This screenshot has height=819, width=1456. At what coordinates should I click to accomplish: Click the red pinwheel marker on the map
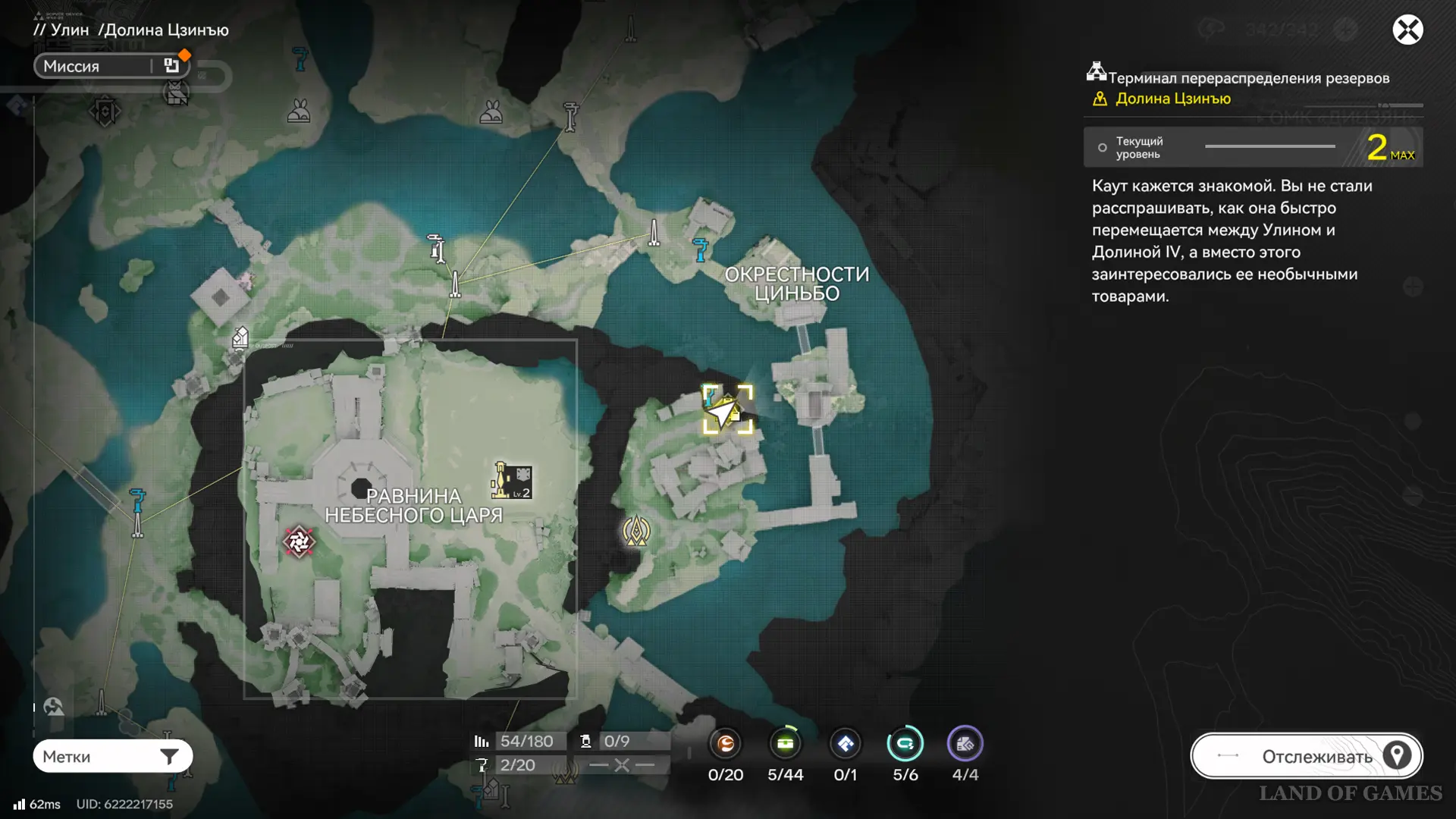299,541
